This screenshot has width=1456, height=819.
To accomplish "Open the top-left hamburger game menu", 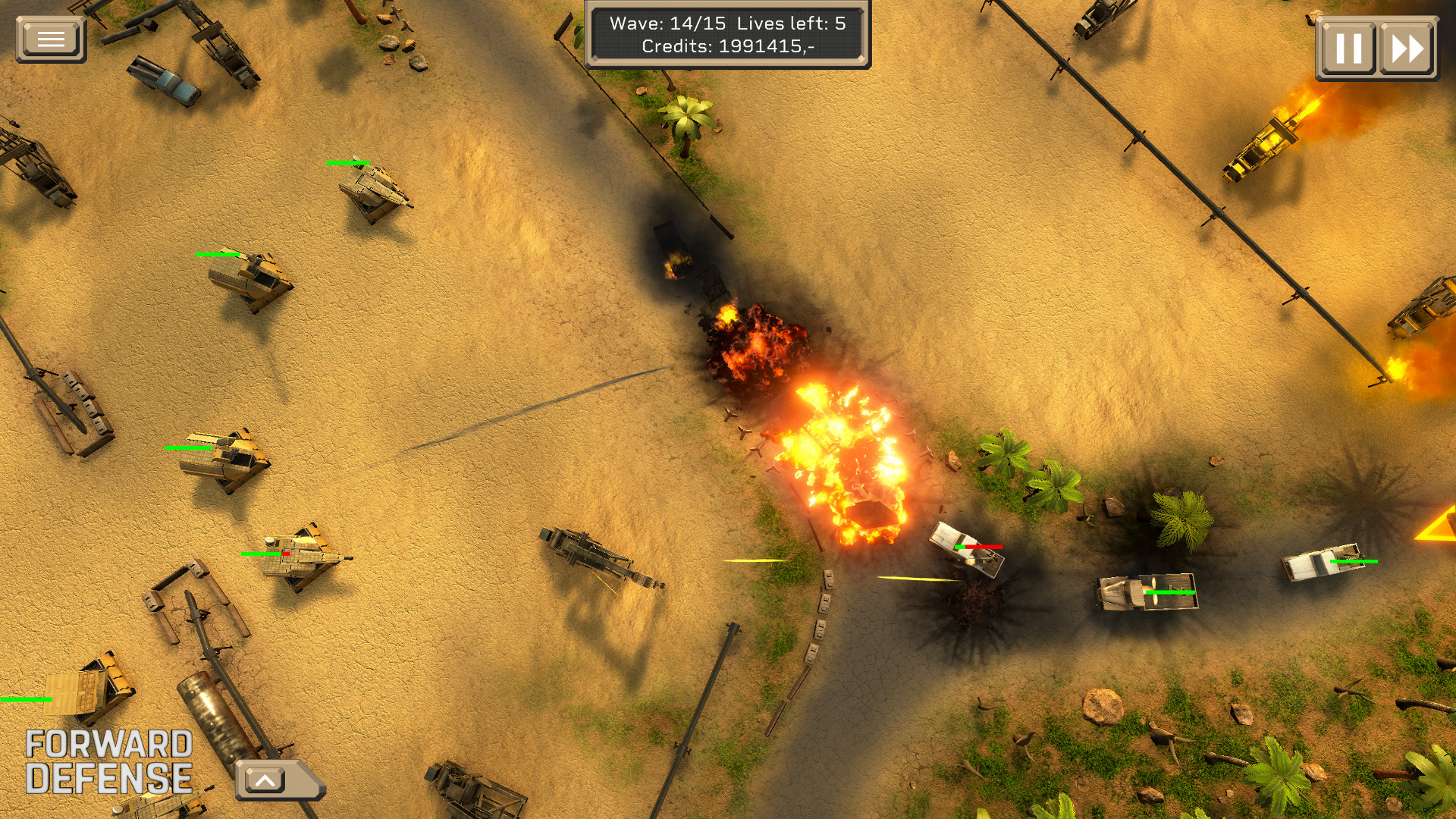I will (x=50, y=36).
